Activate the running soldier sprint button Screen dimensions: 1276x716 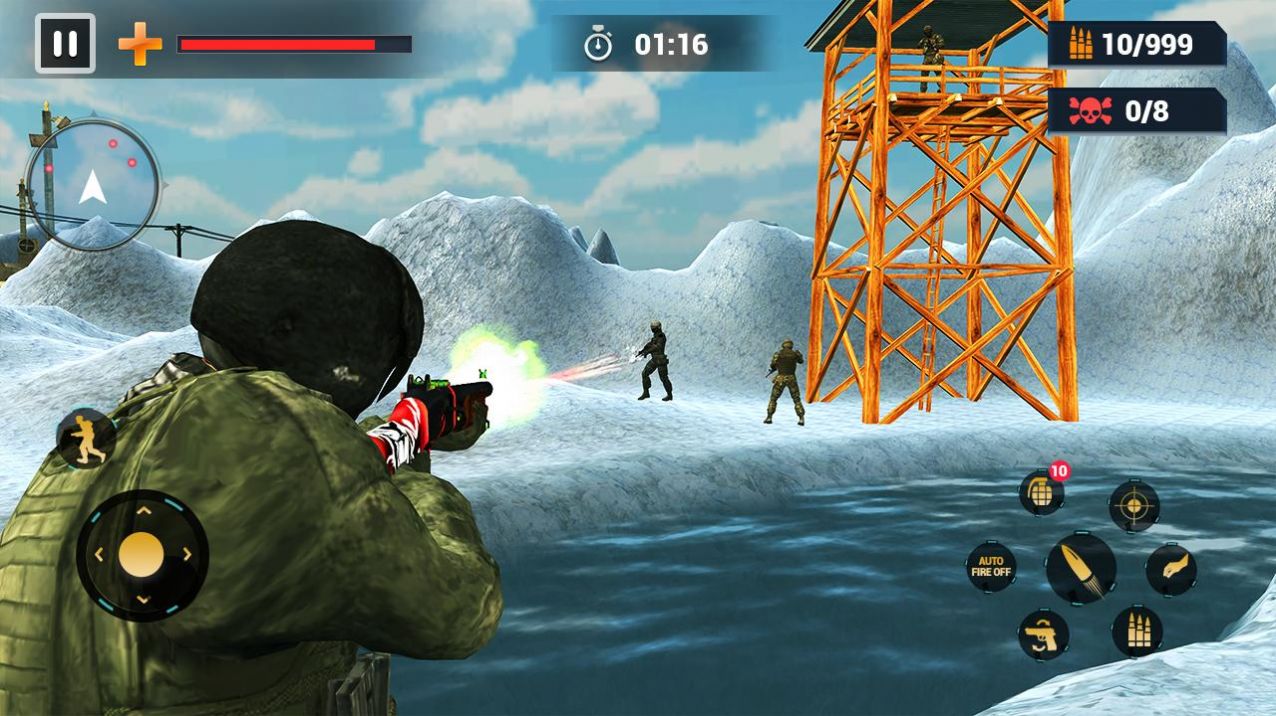85,438
